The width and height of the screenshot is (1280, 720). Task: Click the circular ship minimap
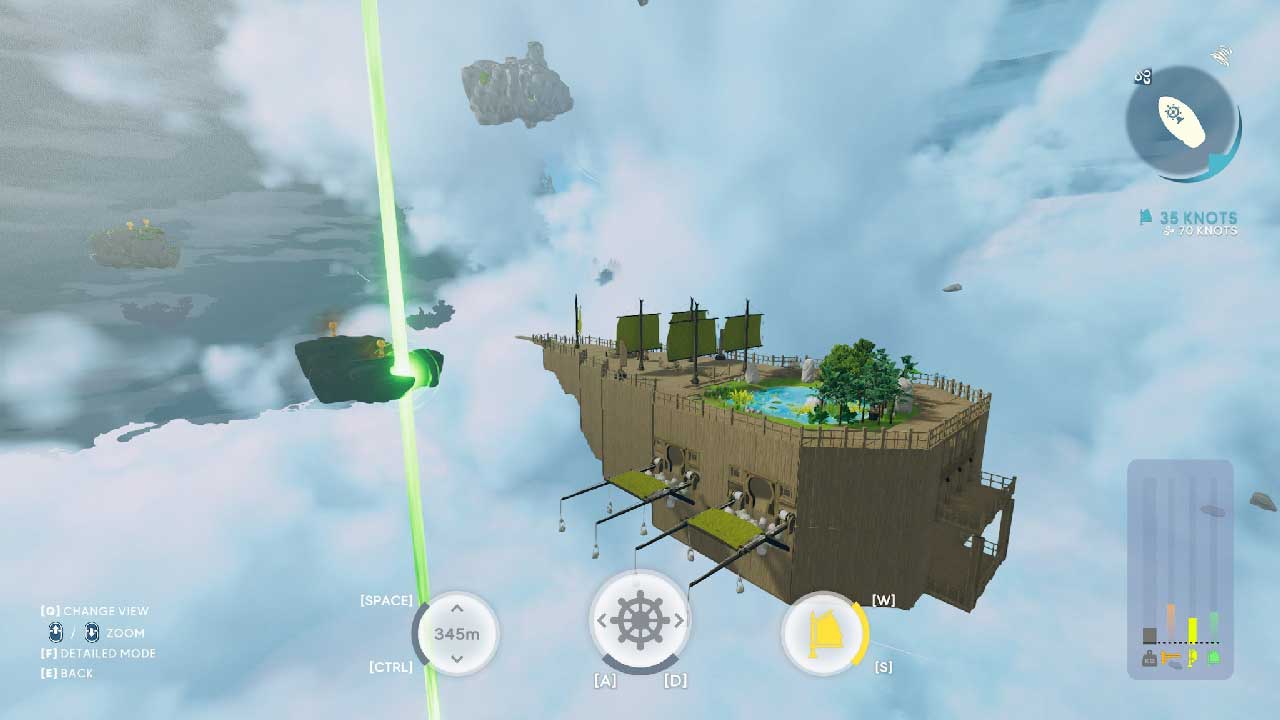click(1181, 122)
